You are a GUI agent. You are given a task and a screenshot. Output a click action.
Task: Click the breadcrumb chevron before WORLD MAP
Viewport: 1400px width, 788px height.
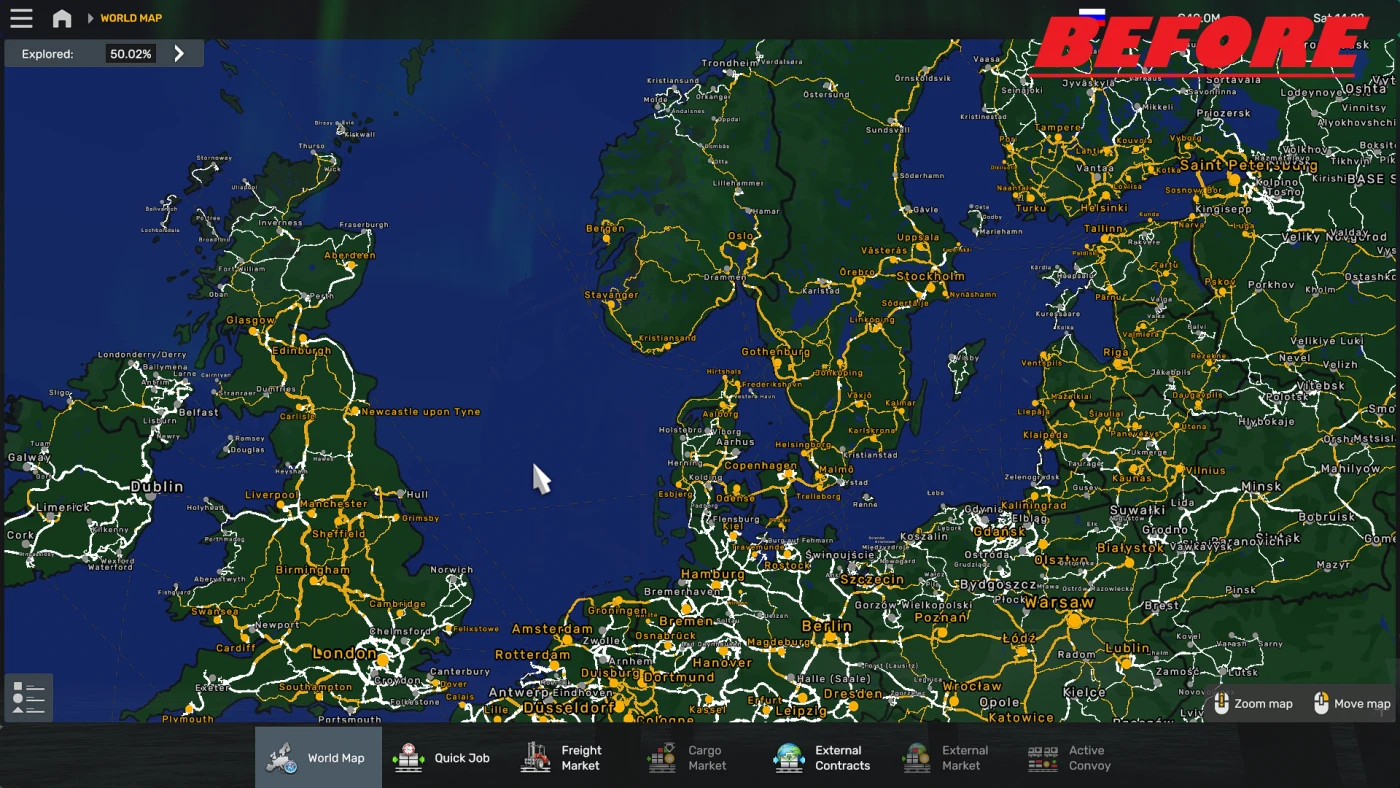[92, 17]
